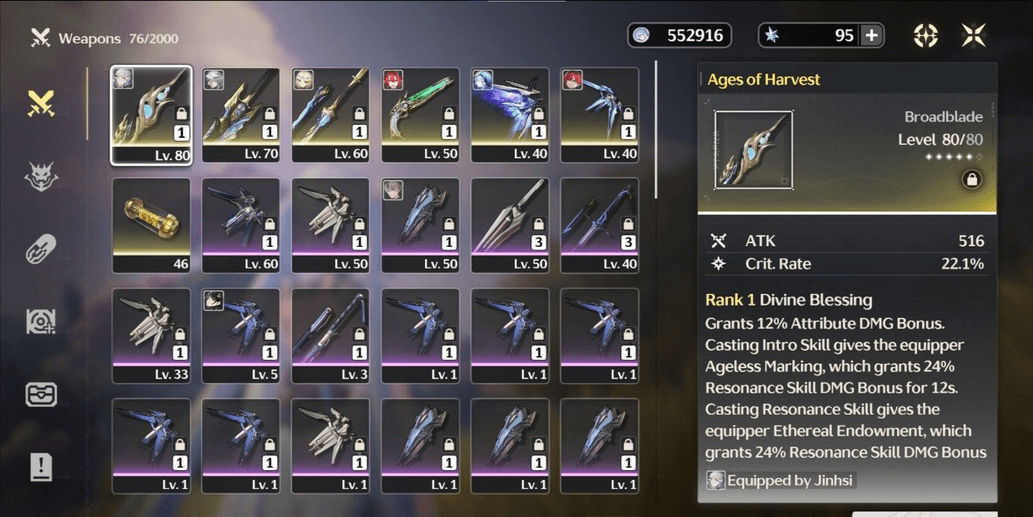Toggle the lock on Ages of Harvest

pyautogui.click(x=970, y=180)
